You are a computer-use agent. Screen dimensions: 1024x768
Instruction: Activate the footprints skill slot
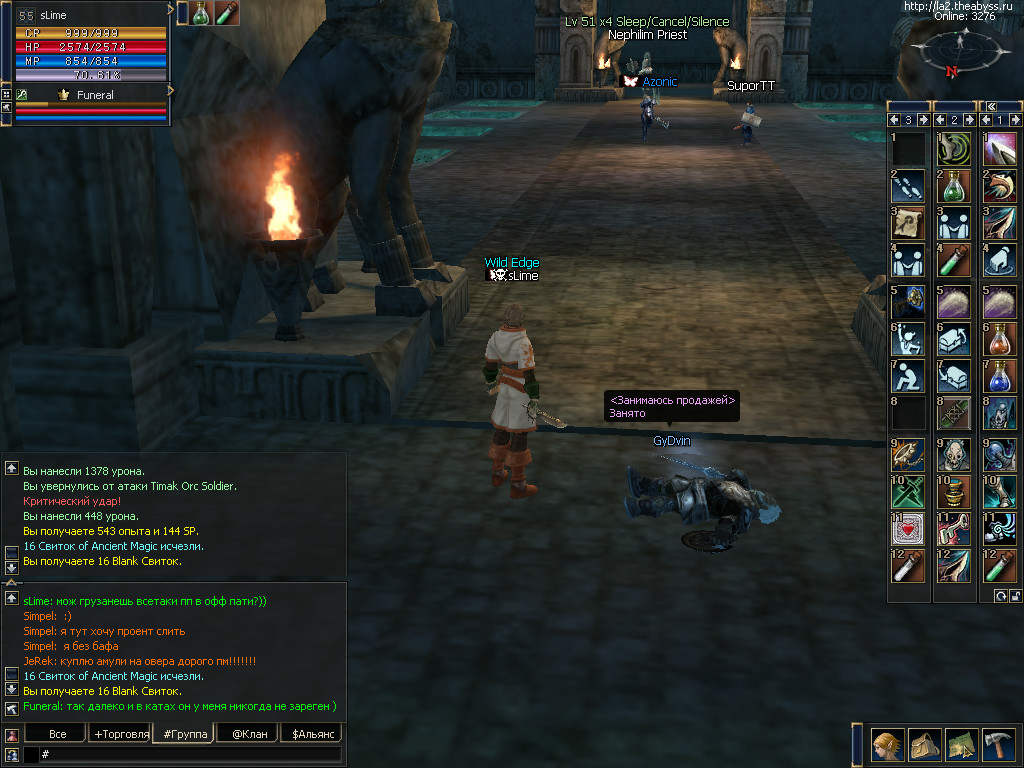pos(907,186)
